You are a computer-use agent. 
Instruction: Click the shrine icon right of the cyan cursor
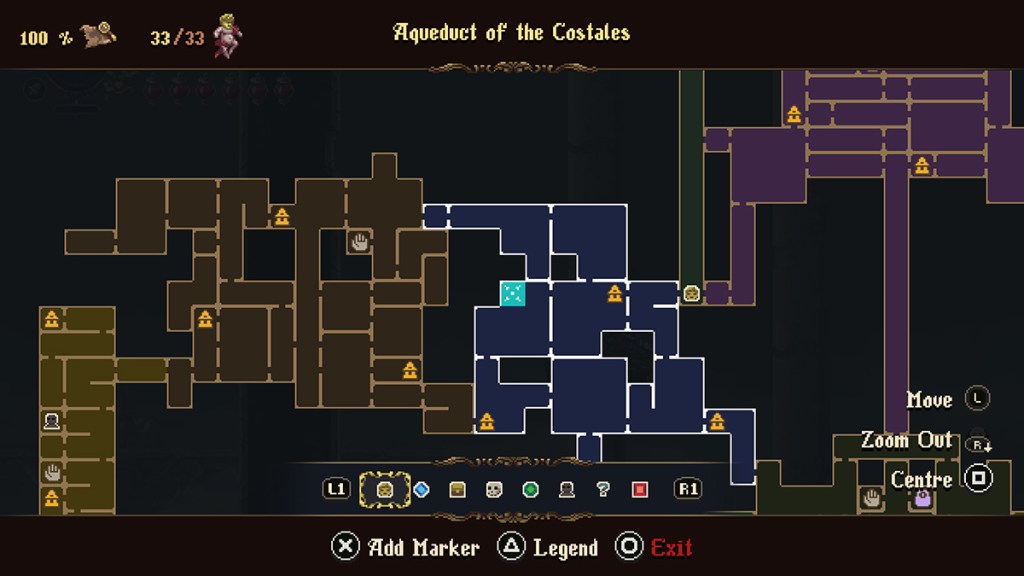(x=615, y=293)
